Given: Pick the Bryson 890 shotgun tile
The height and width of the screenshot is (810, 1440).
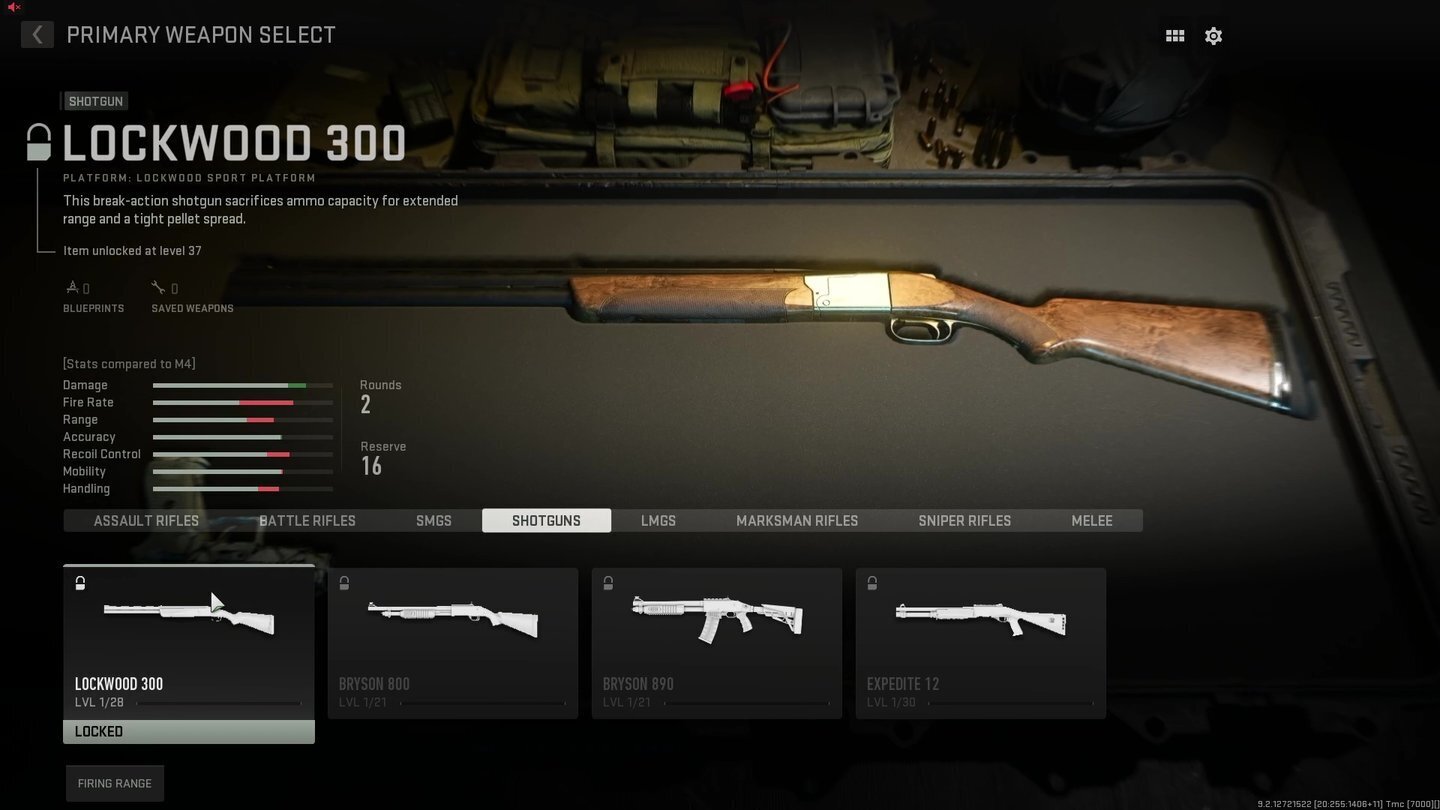Looking at the screenshot, I should point(717,642).
